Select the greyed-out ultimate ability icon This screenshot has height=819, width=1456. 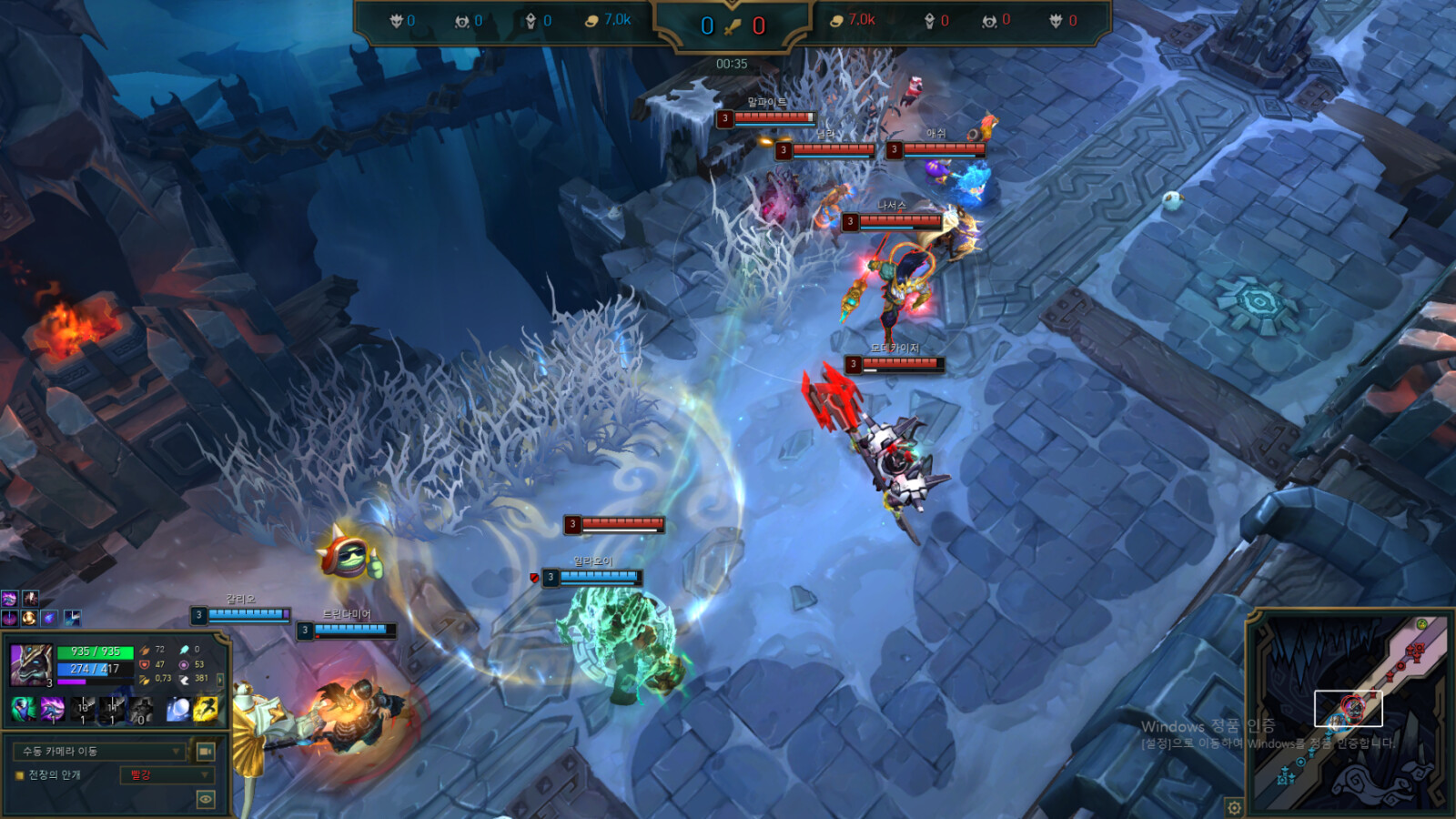click(141, 708)
